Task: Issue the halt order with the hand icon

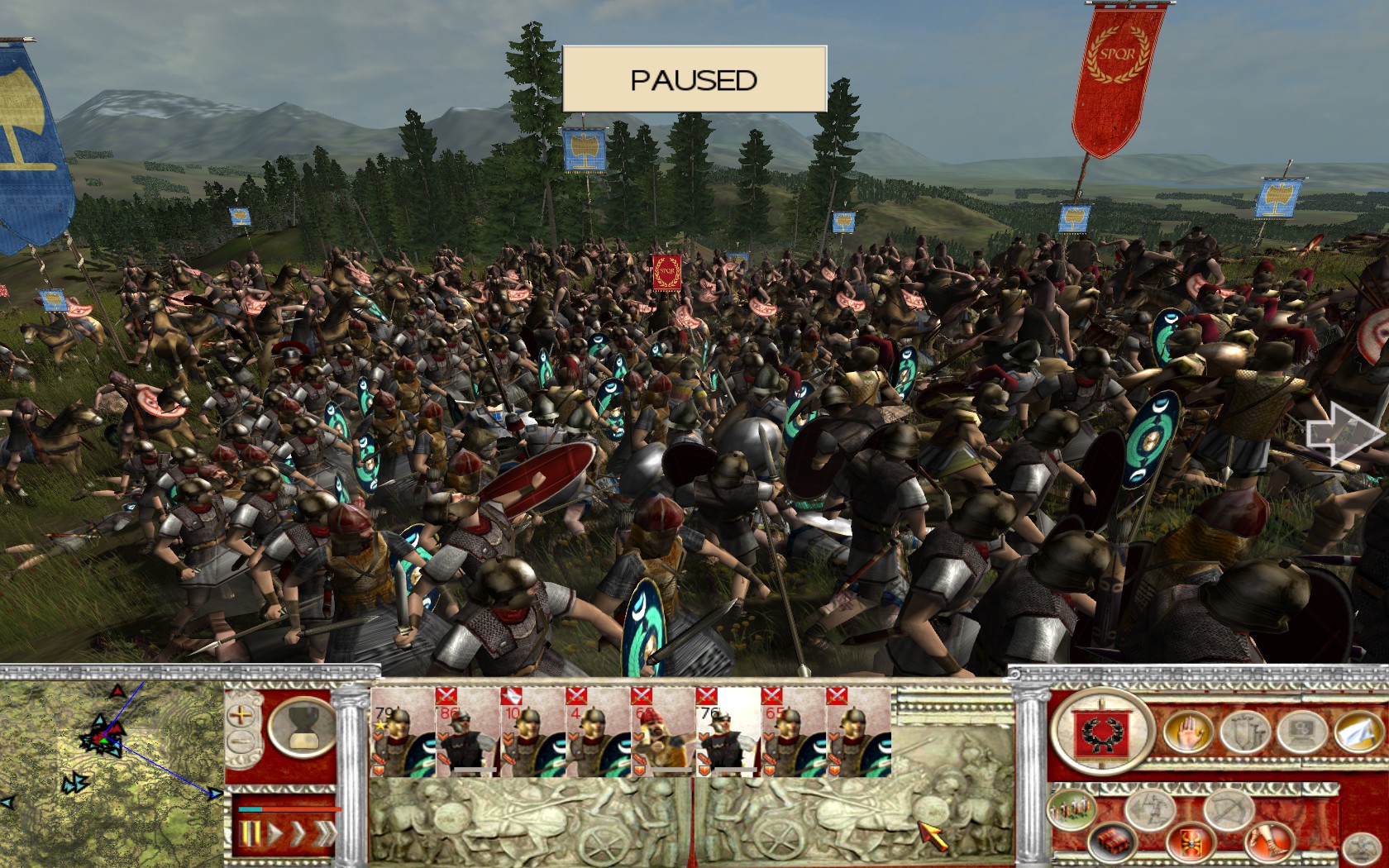Action: 1187,732
